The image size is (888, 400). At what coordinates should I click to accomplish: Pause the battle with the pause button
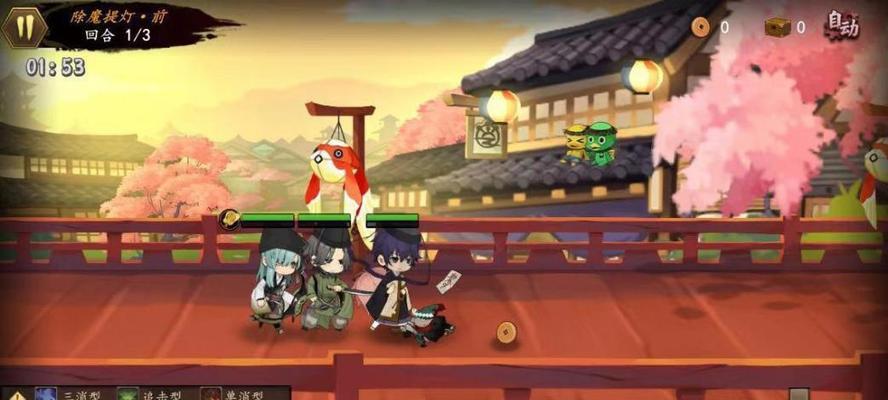coord(23,27)
